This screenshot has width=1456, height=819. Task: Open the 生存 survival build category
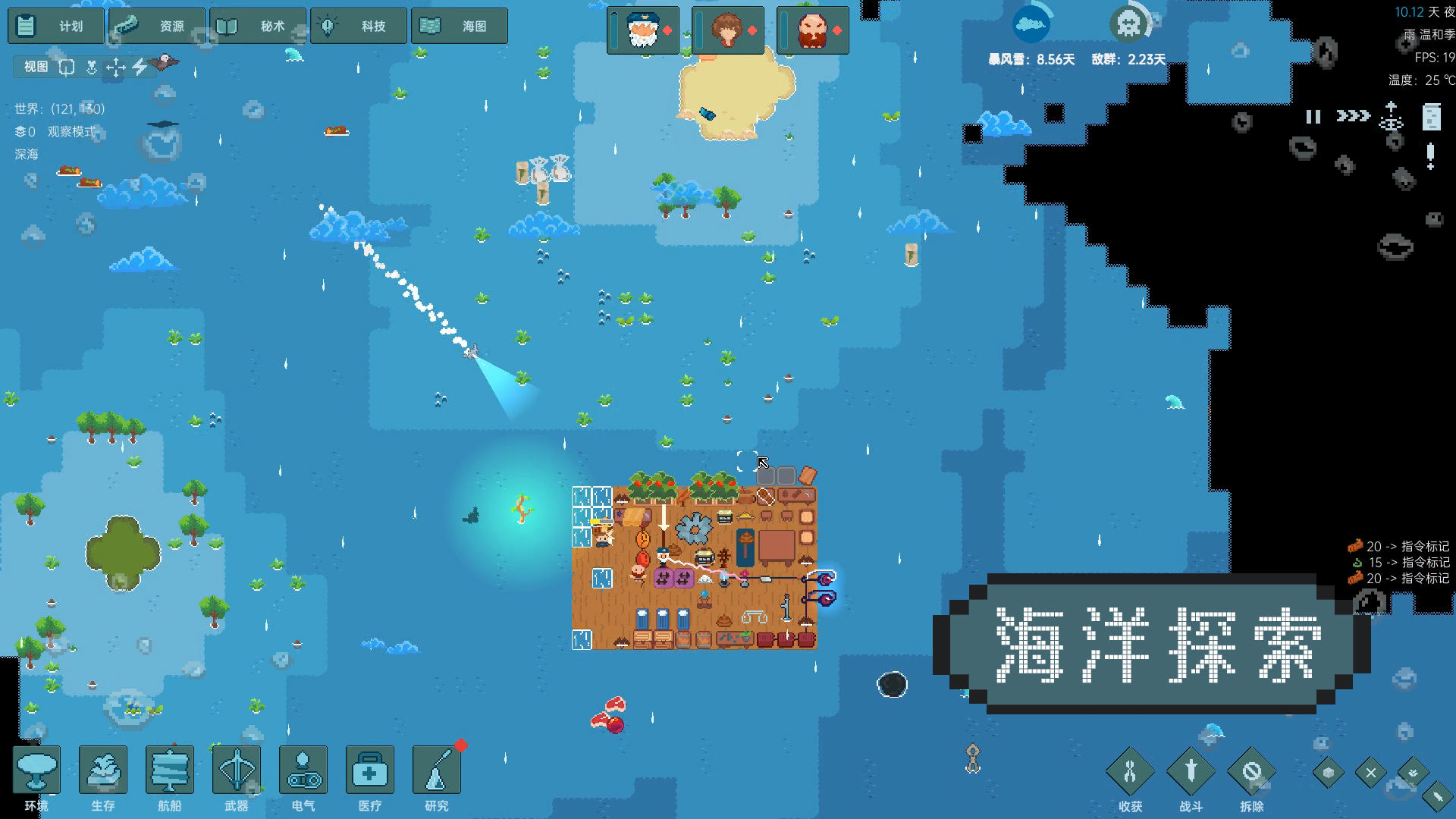[x=102, y=770]
